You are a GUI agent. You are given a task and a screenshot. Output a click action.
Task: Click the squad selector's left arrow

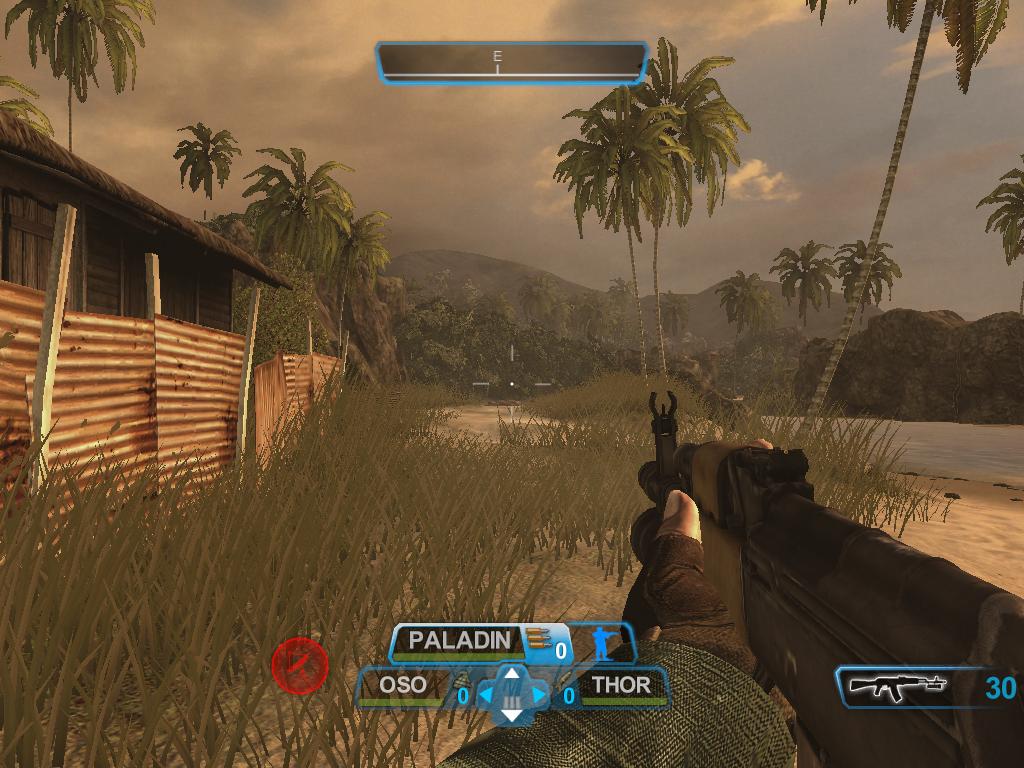coord(486,694)
